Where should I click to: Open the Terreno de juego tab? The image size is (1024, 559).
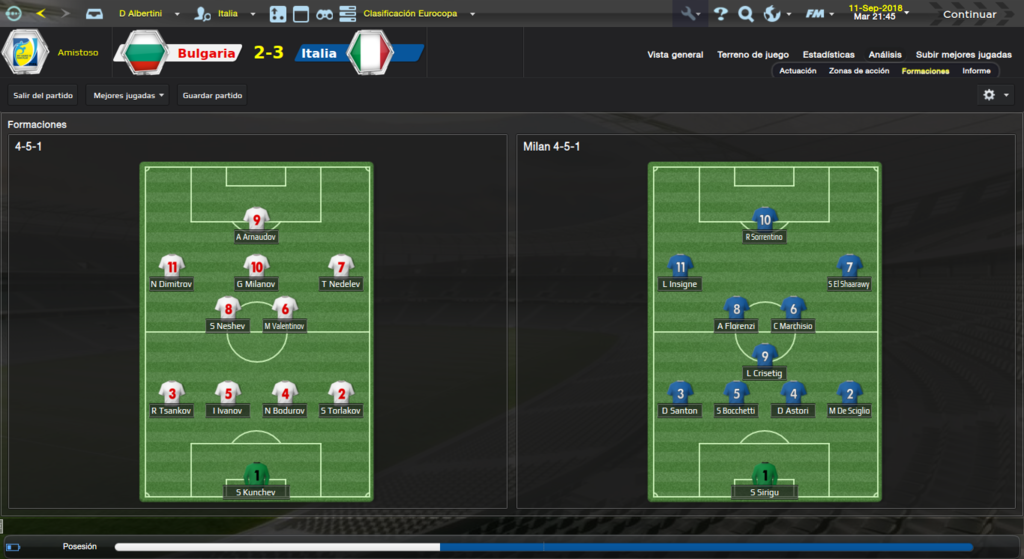[x=752, y=55]
